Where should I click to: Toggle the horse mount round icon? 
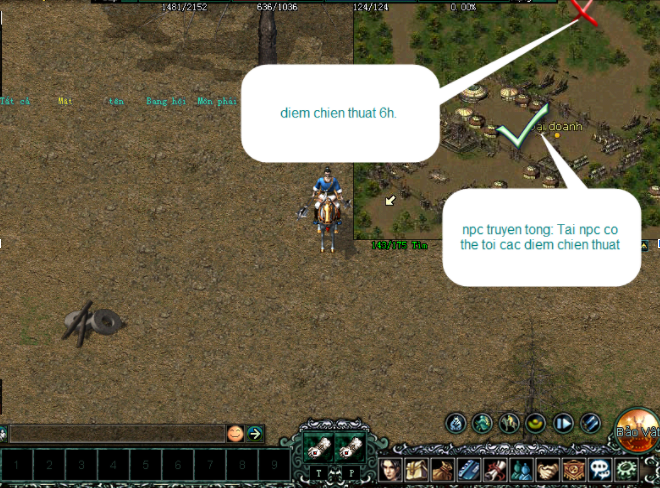508,423
